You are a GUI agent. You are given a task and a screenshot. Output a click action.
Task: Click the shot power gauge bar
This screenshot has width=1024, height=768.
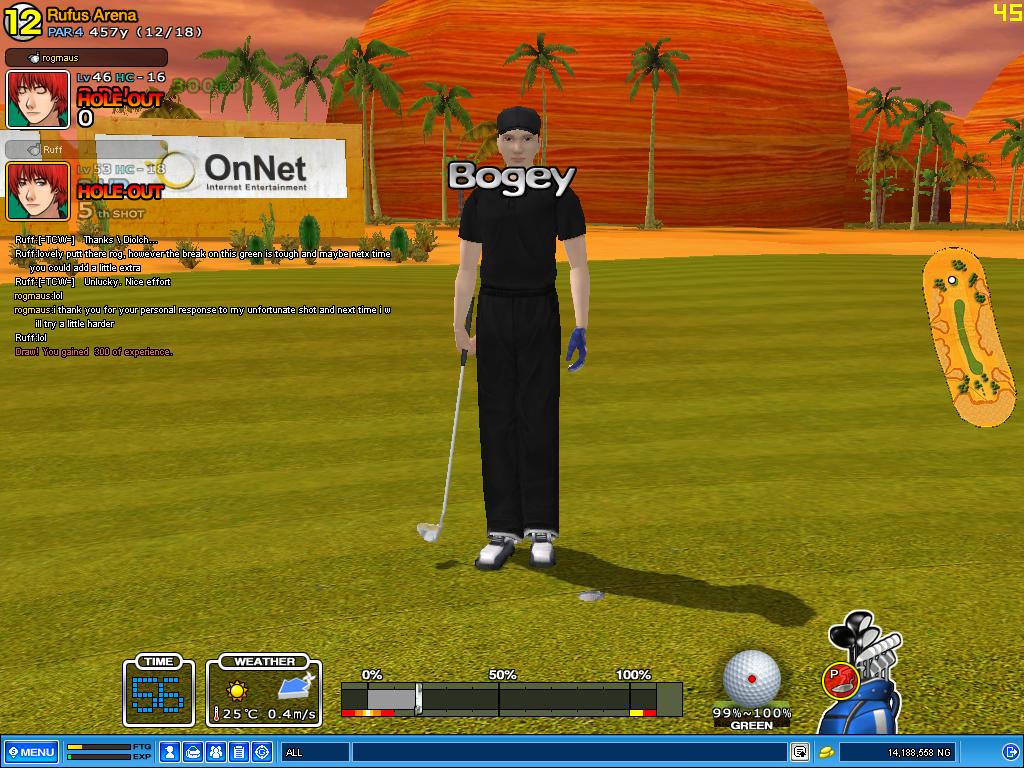pyautogui.click(x=511, y=697)
